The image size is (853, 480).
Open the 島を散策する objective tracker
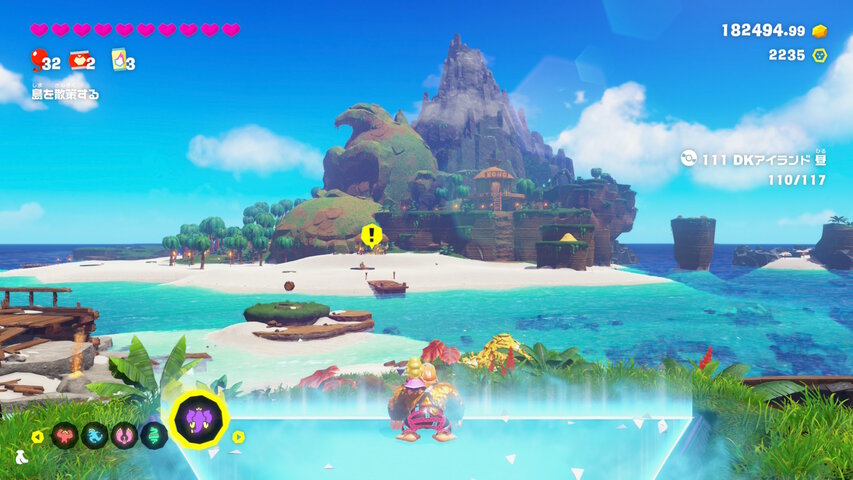click(x=65, y=94)
